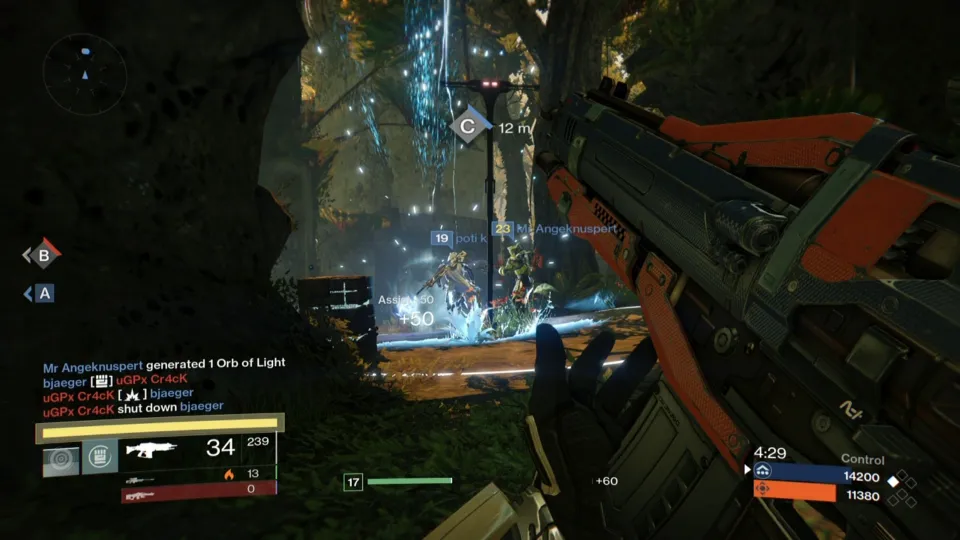Click the circular motion tracker radar
960x540 pixels.
pyautogui.click(x=85, y=74)
